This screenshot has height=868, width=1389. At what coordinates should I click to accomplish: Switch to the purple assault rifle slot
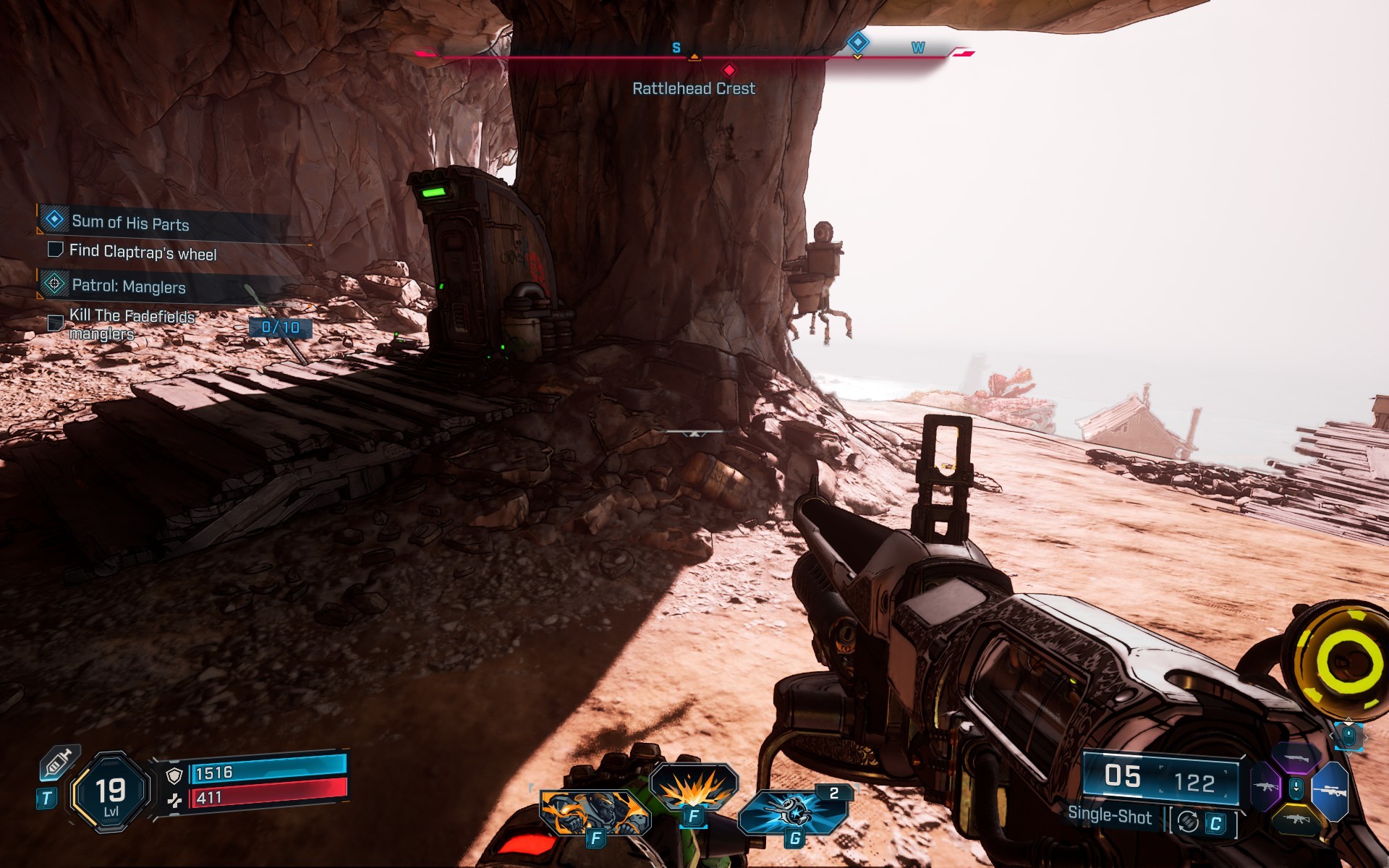point(1266,786)
